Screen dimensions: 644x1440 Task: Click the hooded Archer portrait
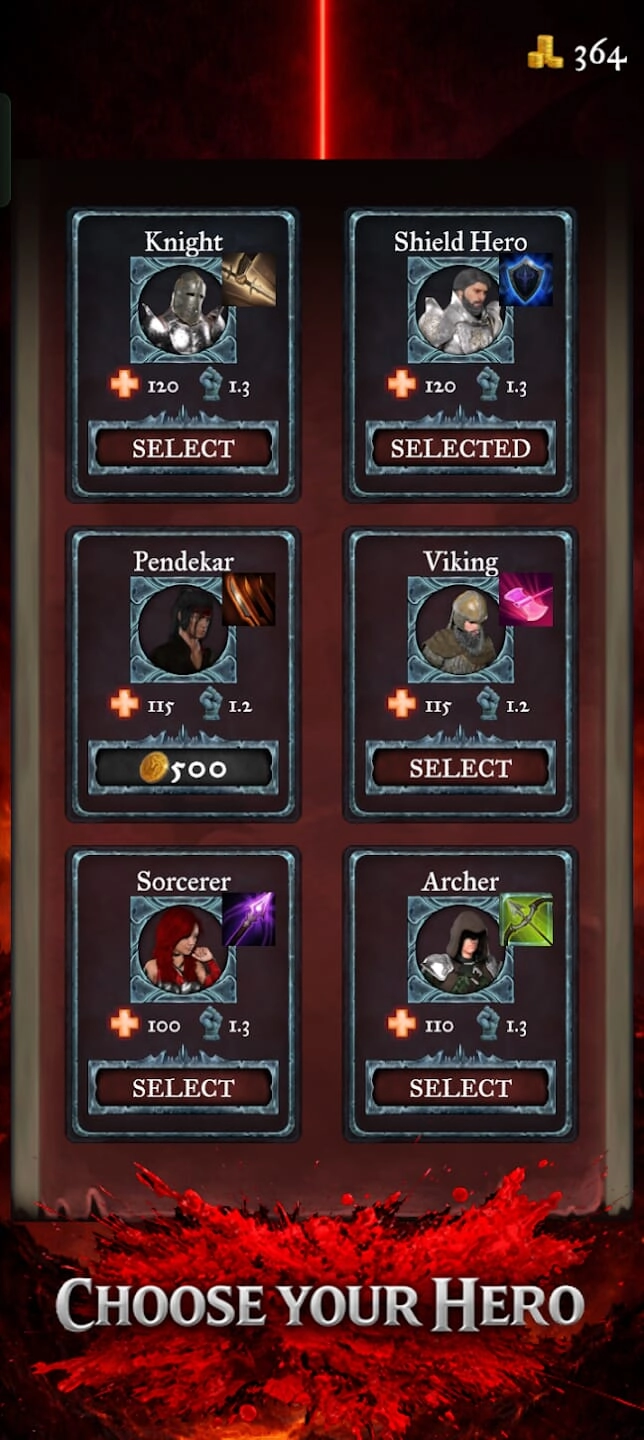459,949
